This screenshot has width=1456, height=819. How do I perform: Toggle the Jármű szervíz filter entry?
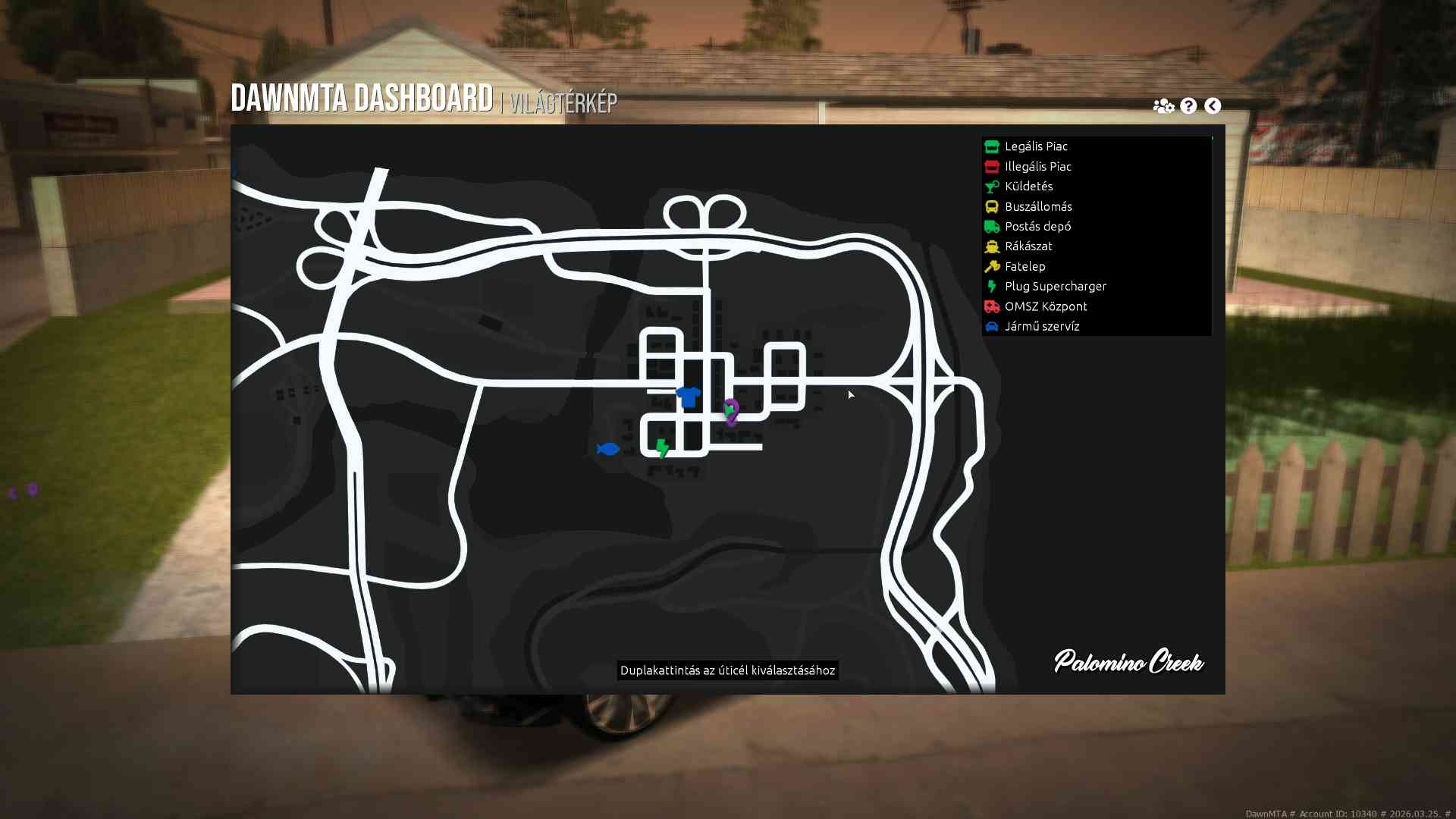coord(1040,326)
